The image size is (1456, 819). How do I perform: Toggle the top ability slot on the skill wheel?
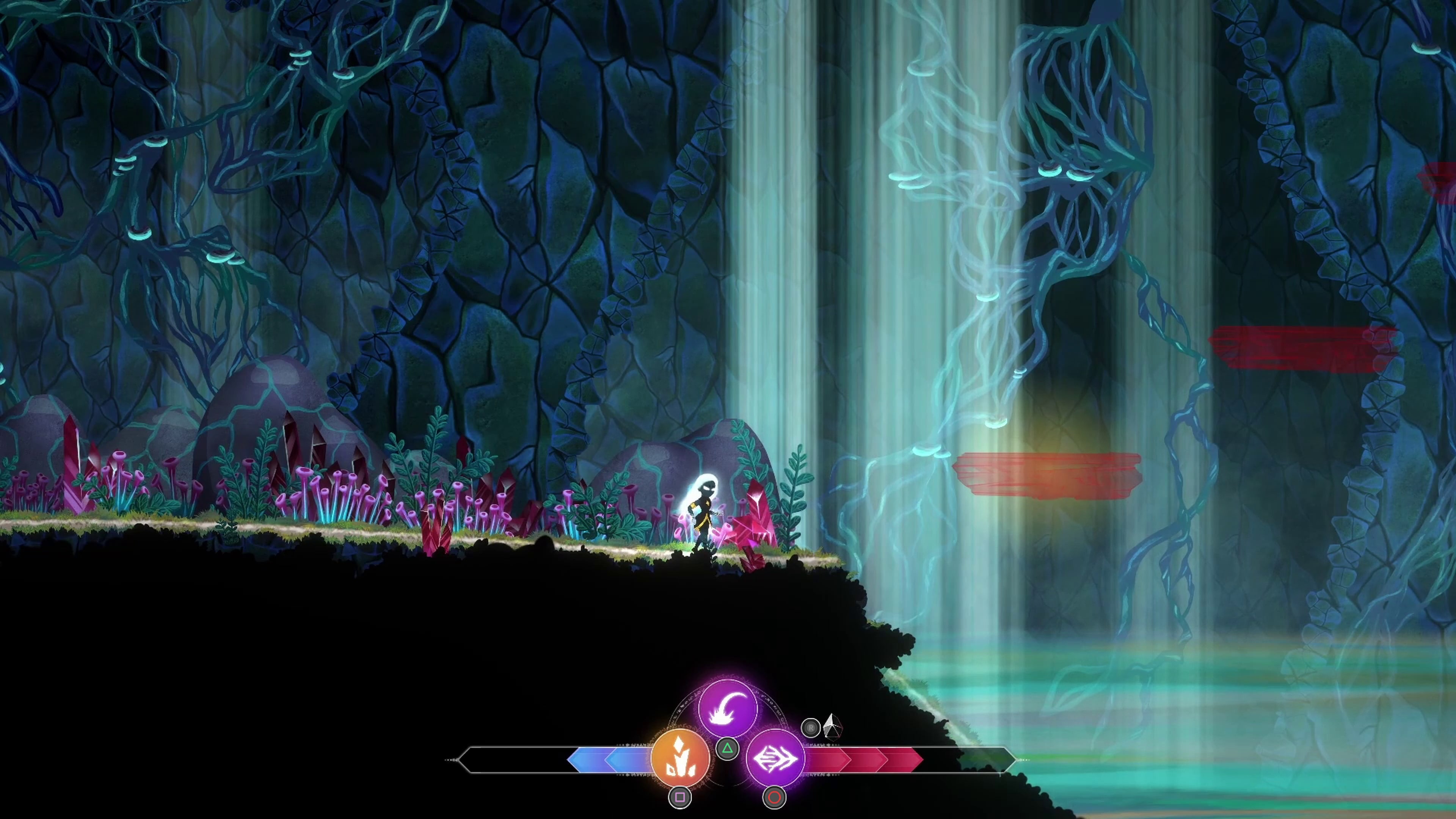coord(728,749)
